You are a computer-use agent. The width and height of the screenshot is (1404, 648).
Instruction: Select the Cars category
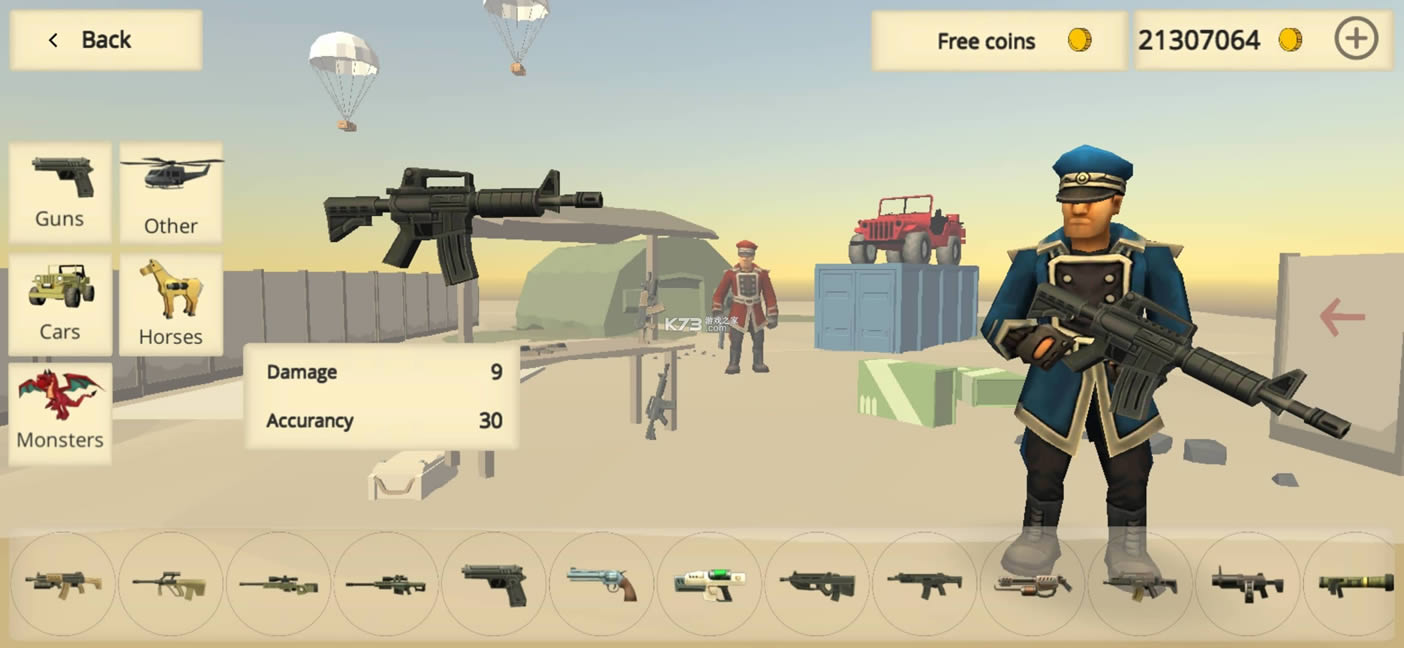[60, 304]
